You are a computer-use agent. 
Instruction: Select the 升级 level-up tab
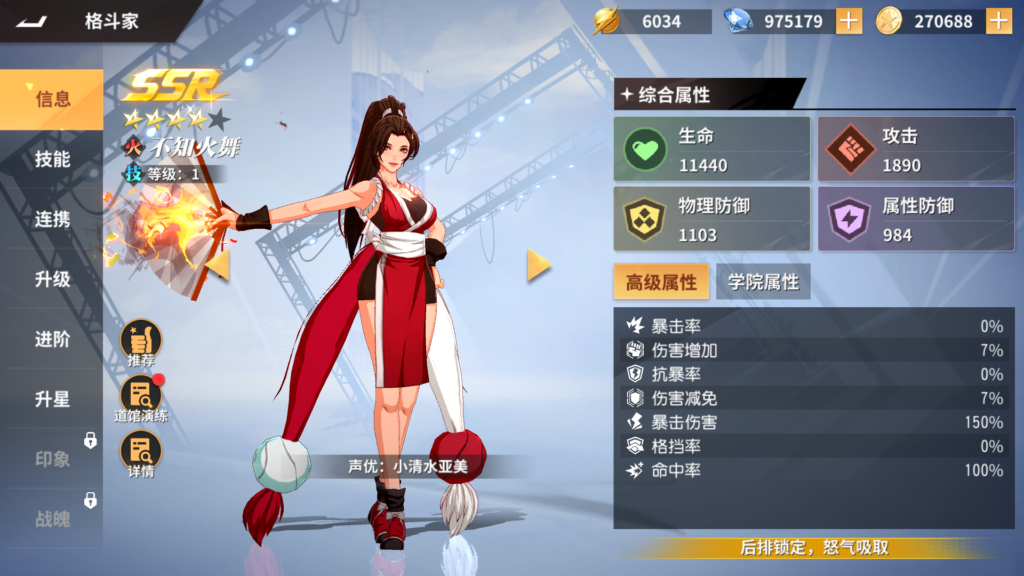pyautogui.click(x=52, y=279)
